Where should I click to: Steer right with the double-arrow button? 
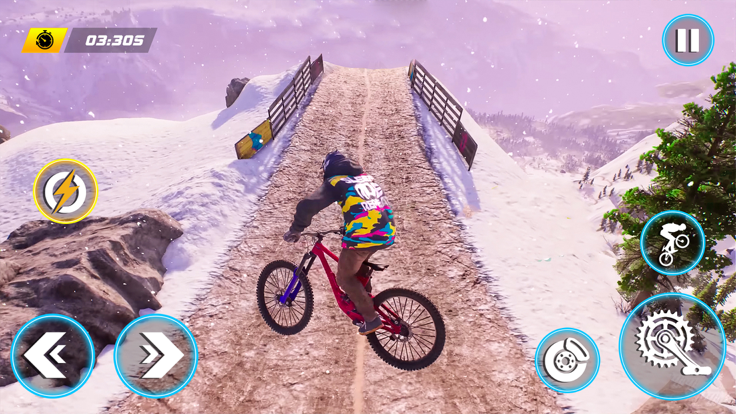click(x=156, y=355)
